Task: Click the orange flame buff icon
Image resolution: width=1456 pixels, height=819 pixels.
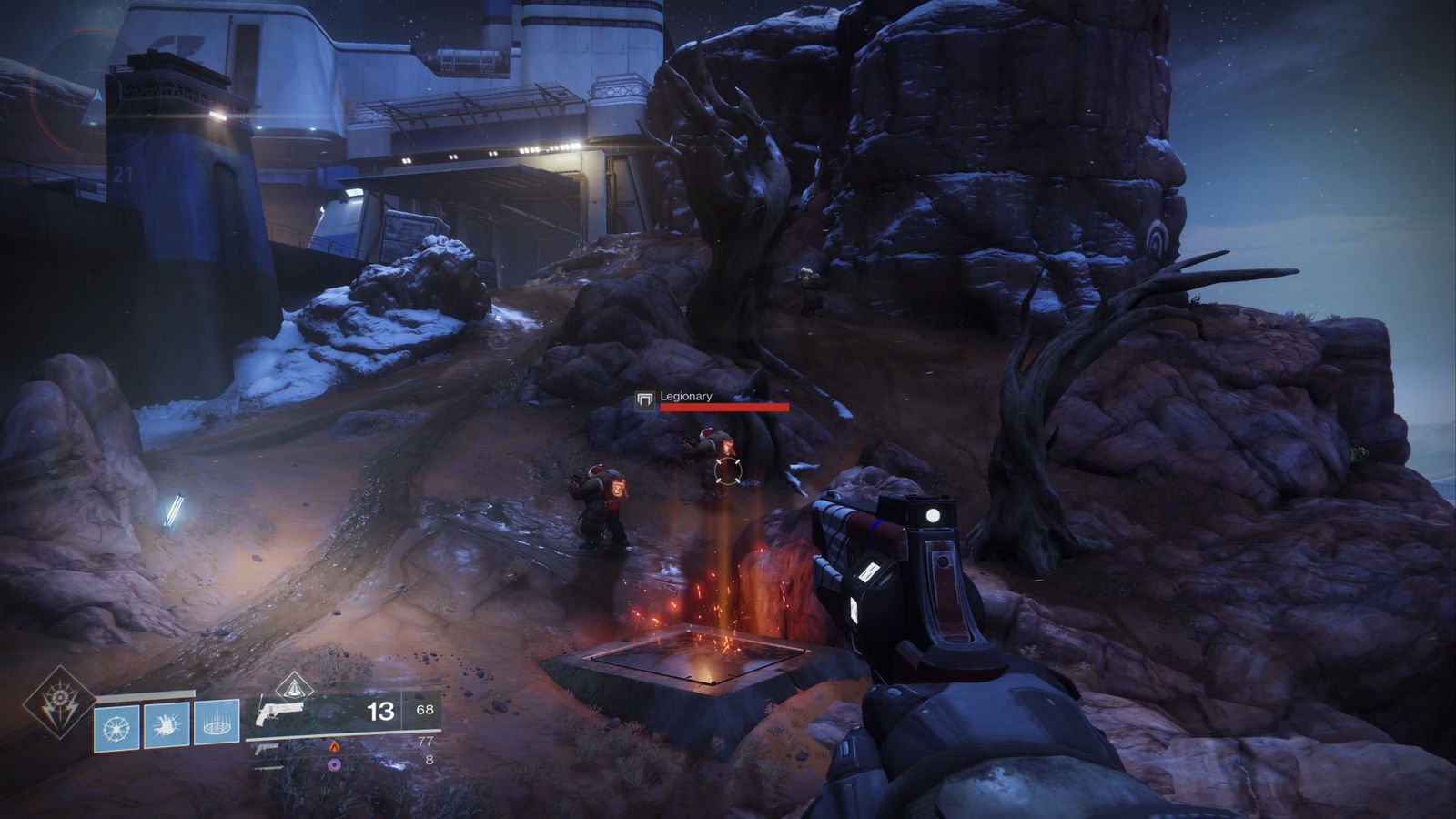Action: tap(333, 747)
